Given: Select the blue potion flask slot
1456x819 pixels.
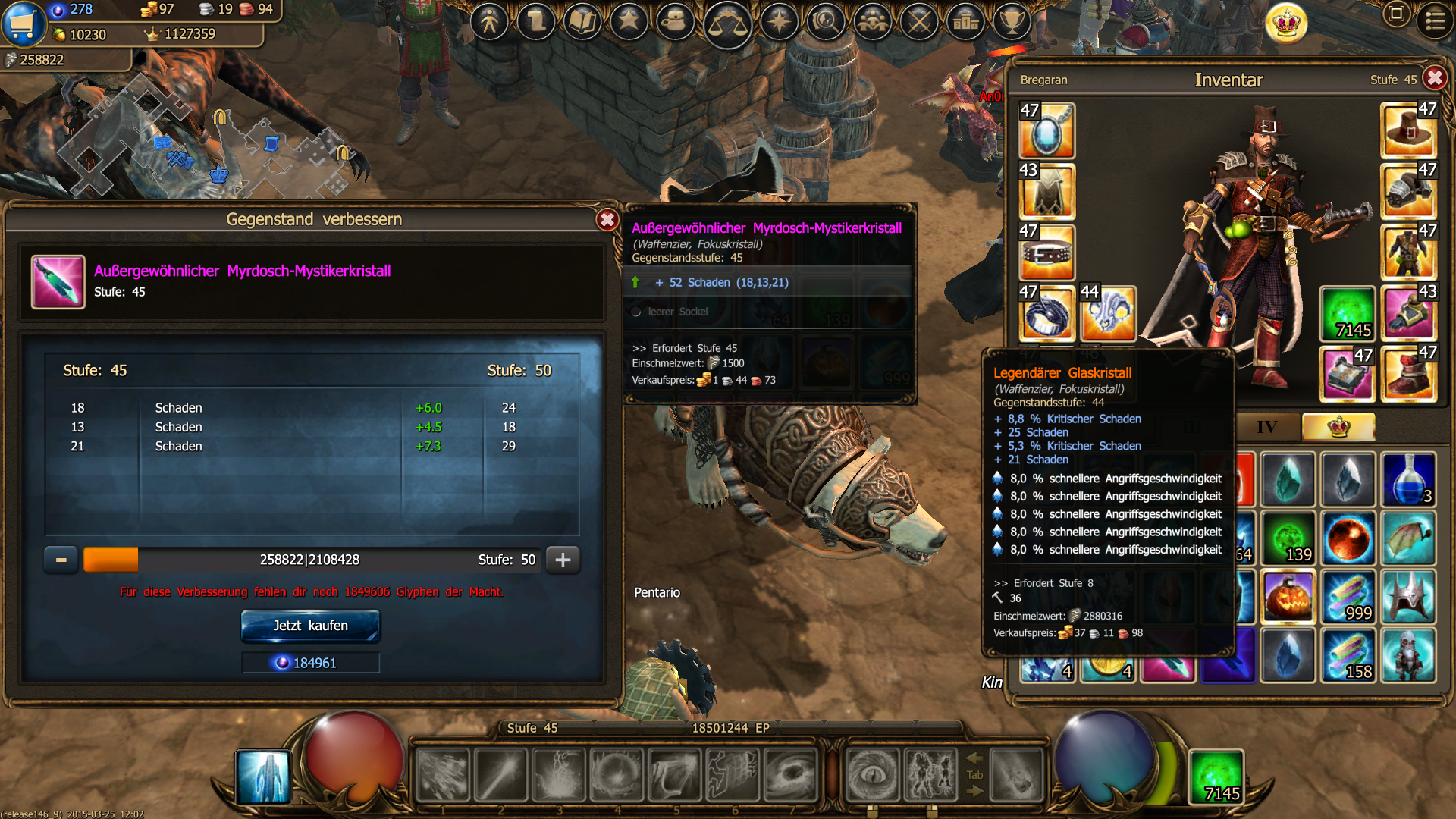Looking at the screenshot, I should pyautogui.click(x=1409, y=479).
